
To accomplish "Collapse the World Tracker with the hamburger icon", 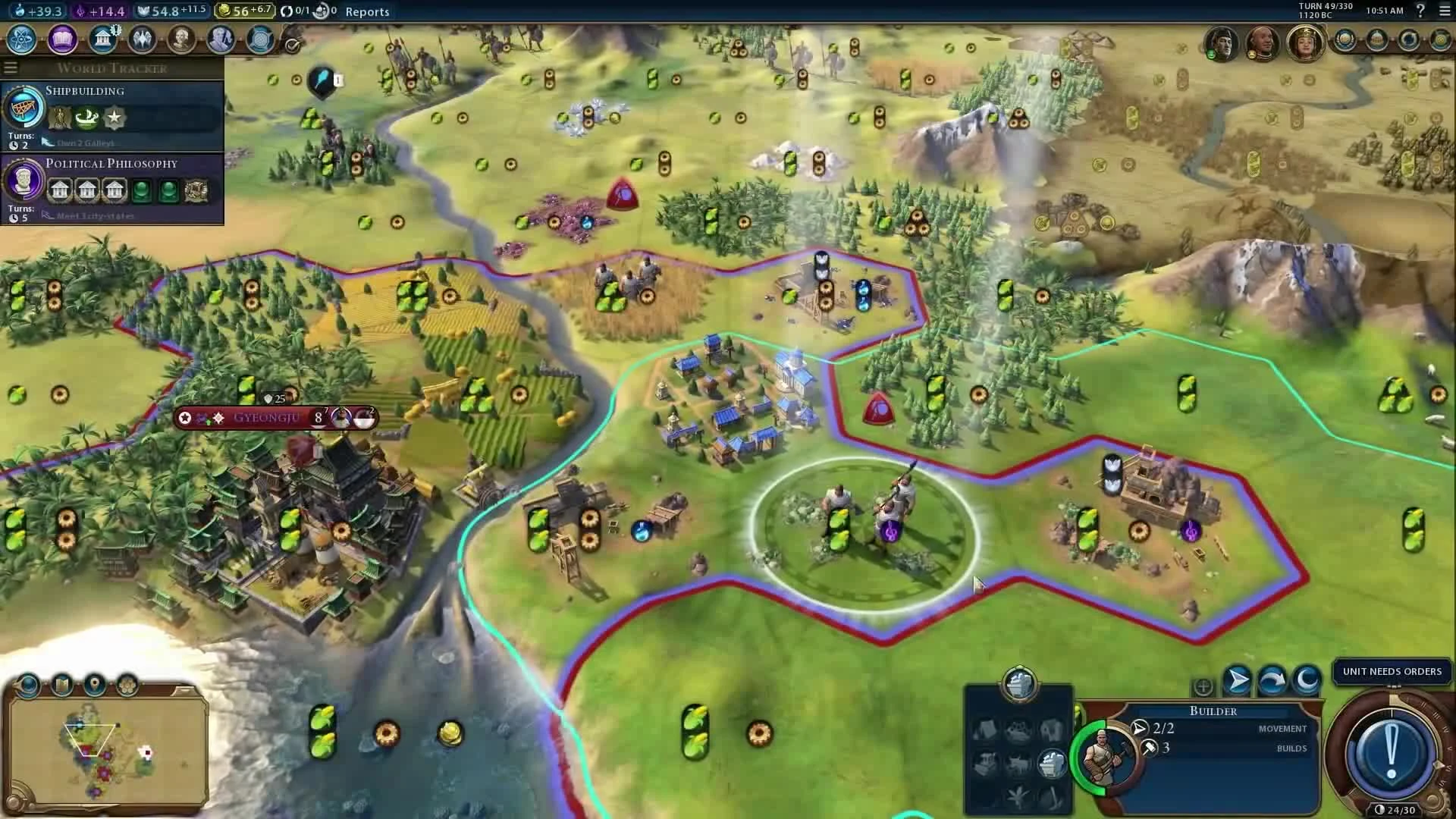I will [11, 67].
